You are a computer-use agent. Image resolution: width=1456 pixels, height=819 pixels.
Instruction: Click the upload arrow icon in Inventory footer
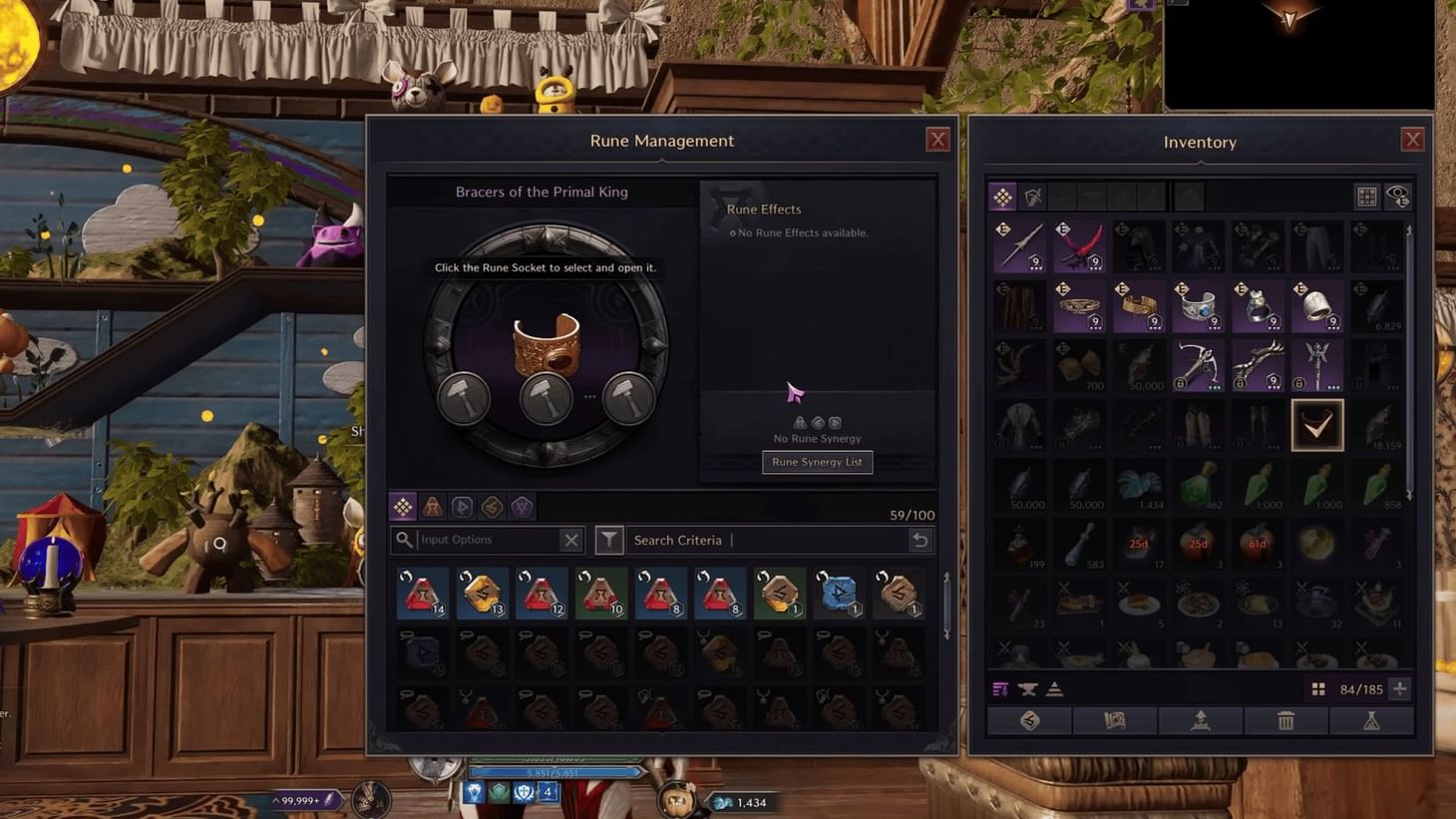coord(1201,720)
